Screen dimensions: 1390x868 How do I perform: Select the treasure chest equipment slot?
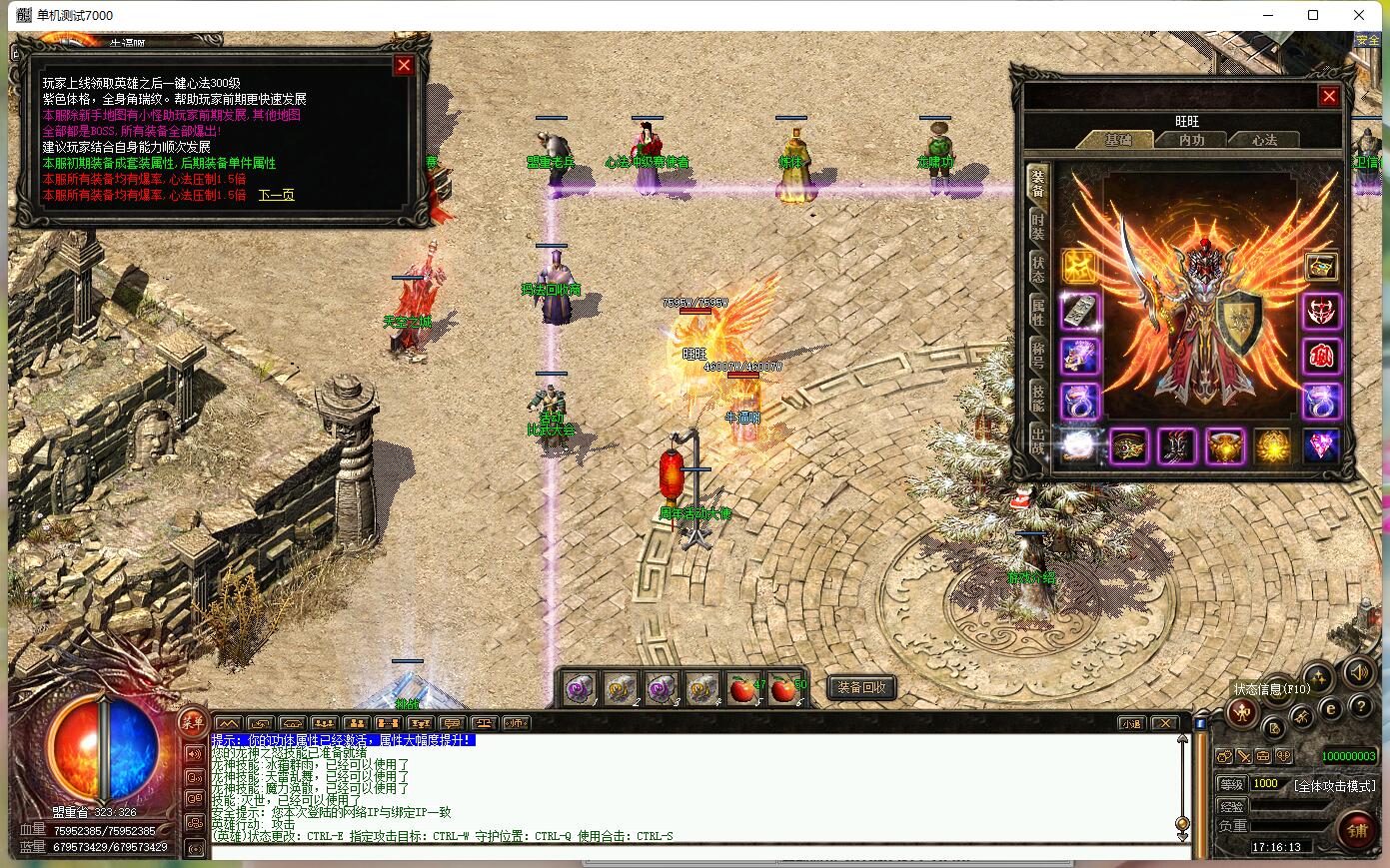tap(1321, 266)
